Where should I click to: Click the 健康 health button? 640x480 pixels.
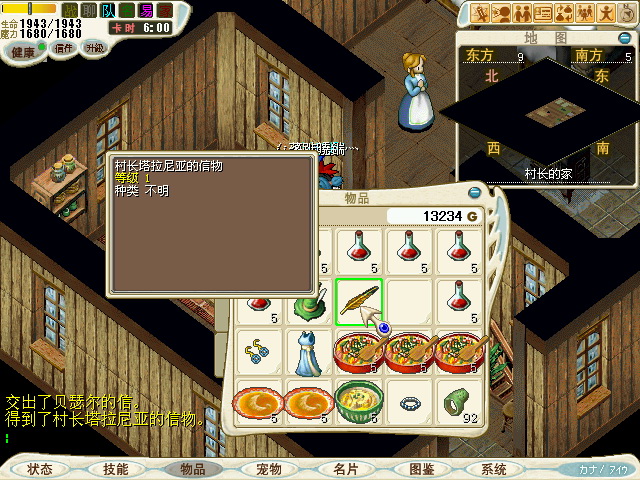pos(23,49)
